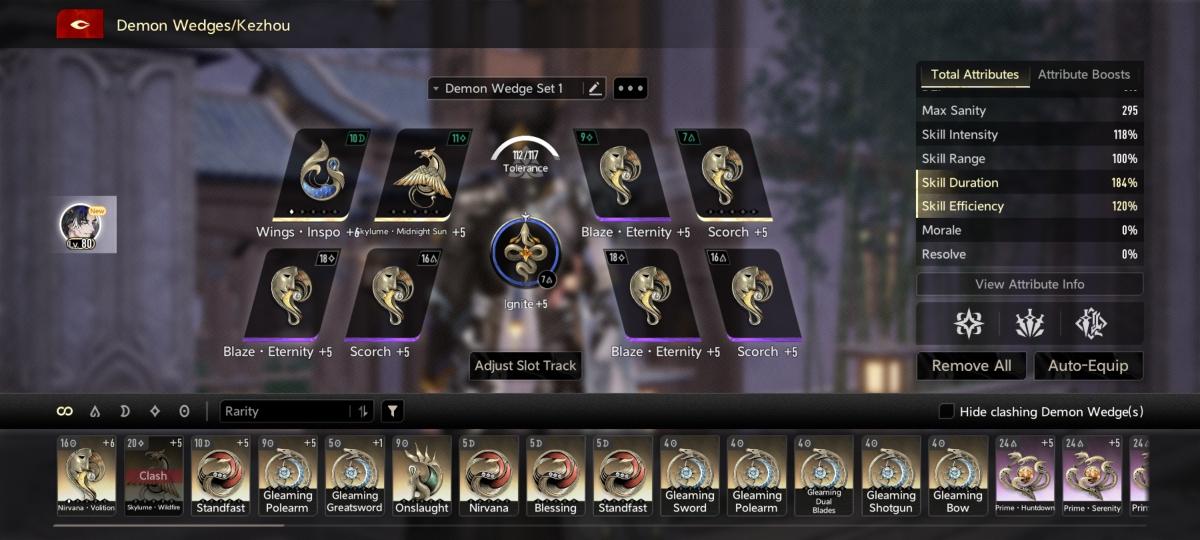Show all wedge types with the infinity filter
The width and height of the screenshot is (1200, 540).
tap(65, 411)
